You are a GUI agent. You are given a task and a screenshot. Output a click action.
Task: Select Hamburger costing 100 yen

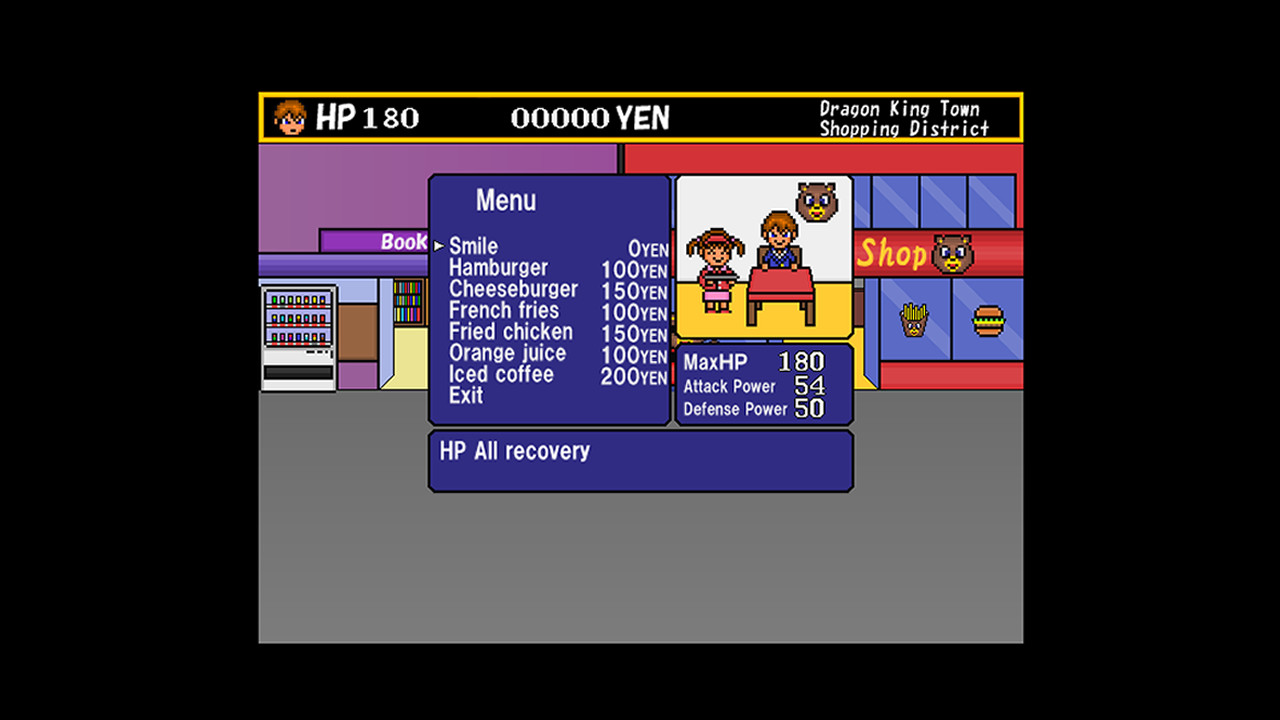(501, 268)
